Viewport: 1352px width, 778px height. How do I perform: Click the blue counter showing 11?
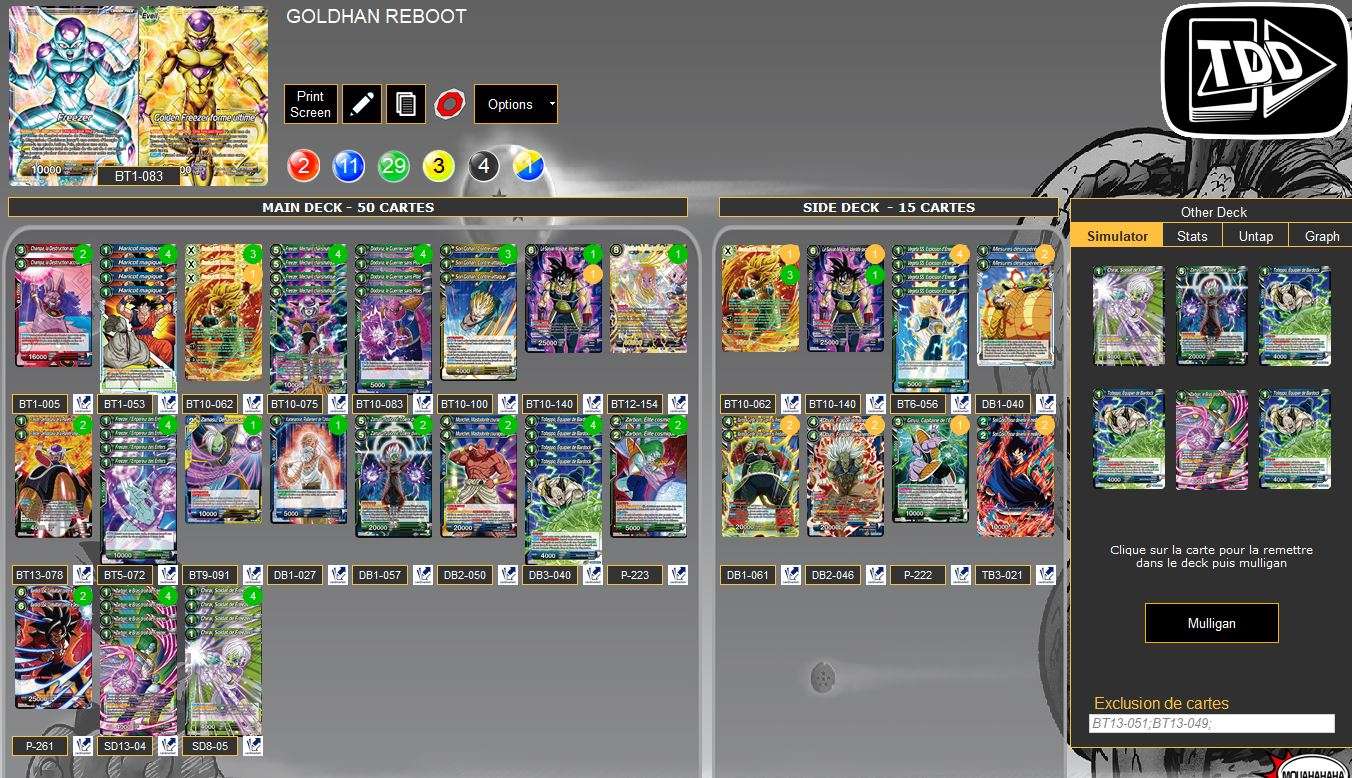pyautogui.click(x=348, y=165)
